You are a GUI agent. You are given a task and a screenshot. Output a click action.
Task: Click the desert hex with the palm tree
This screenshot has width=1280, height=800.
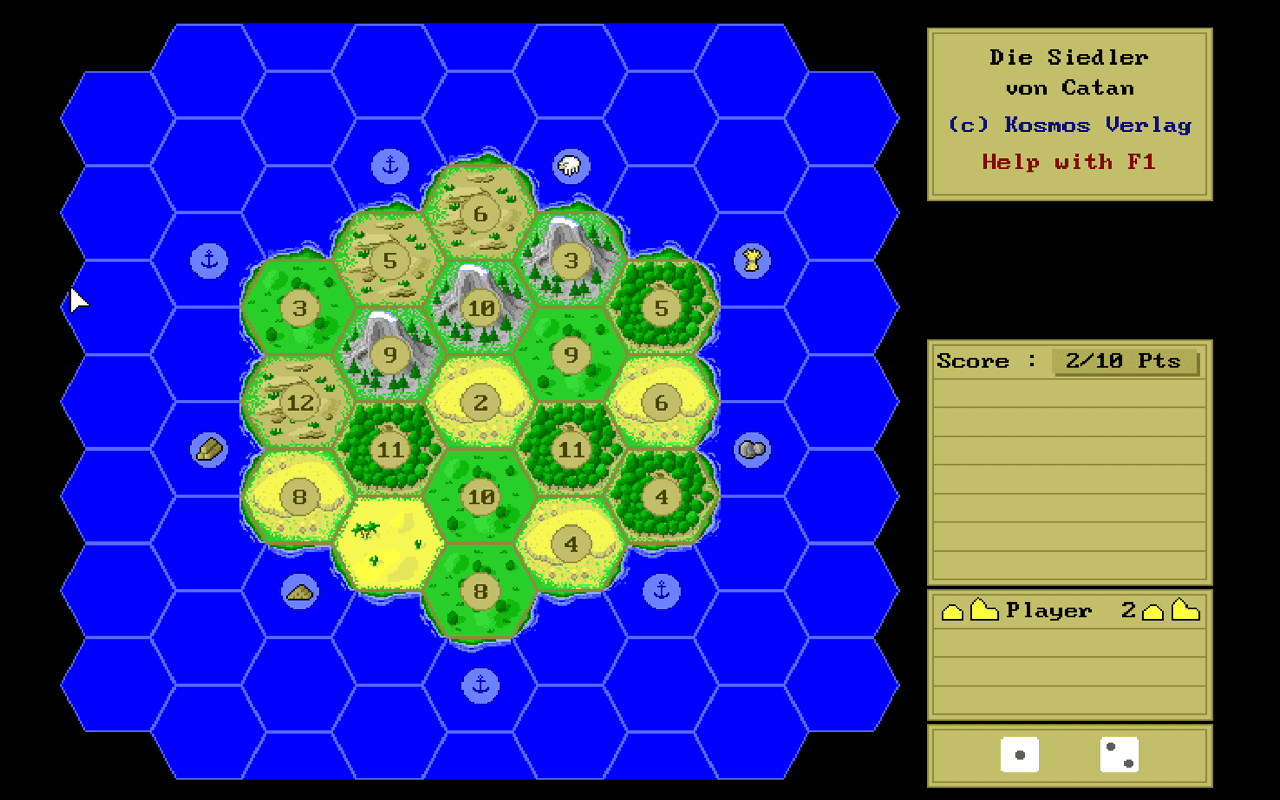pos(390,540)
